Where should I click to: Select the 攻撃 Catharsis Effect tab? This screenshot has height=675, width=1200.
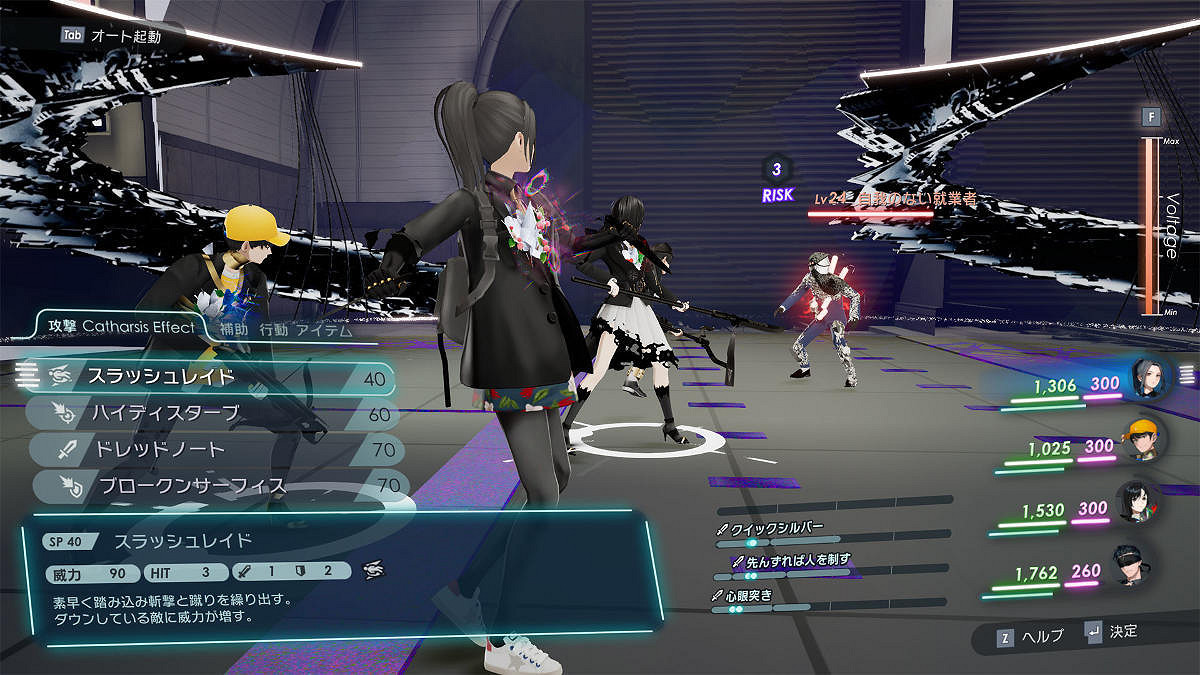coord(119,326)
